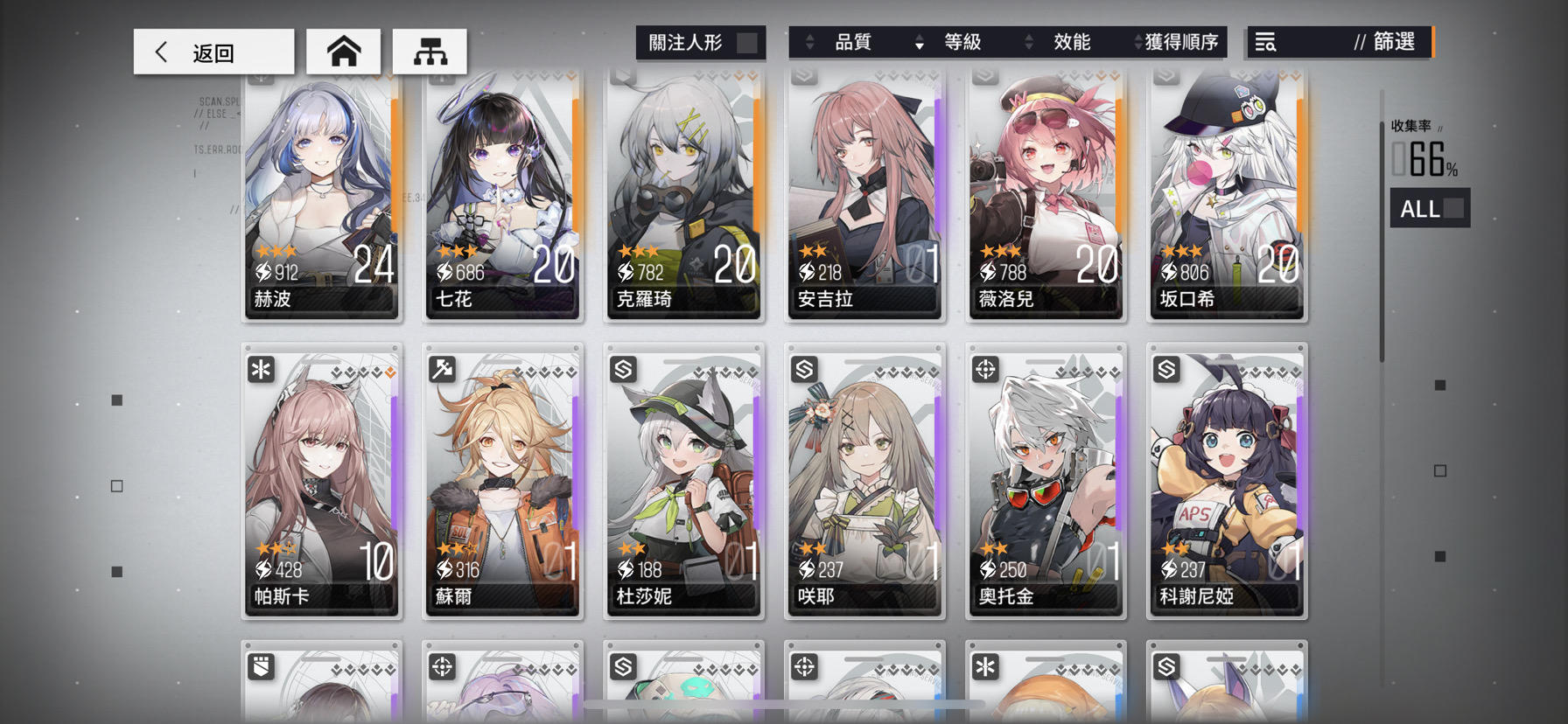
Task: Toggle the orange favorite marker on 赫波's card
Action: pyautogui.click(x=388, y=79)
